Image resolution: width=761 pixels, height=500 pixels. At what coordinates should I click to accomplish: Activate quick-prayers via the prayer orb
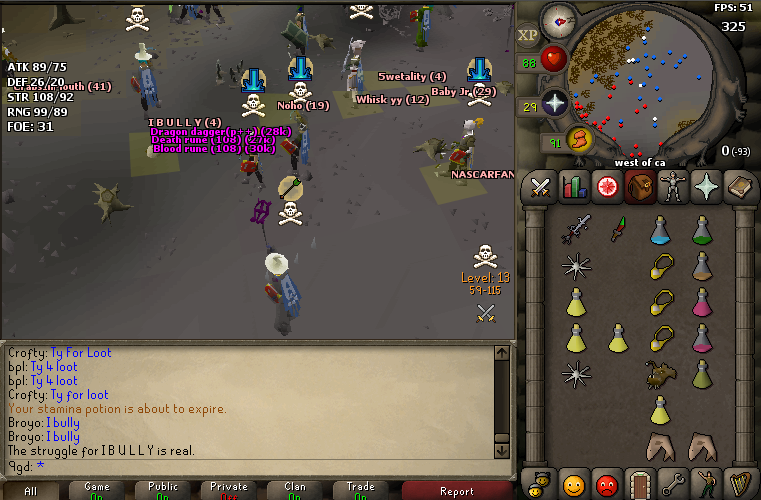click(554, 103)
